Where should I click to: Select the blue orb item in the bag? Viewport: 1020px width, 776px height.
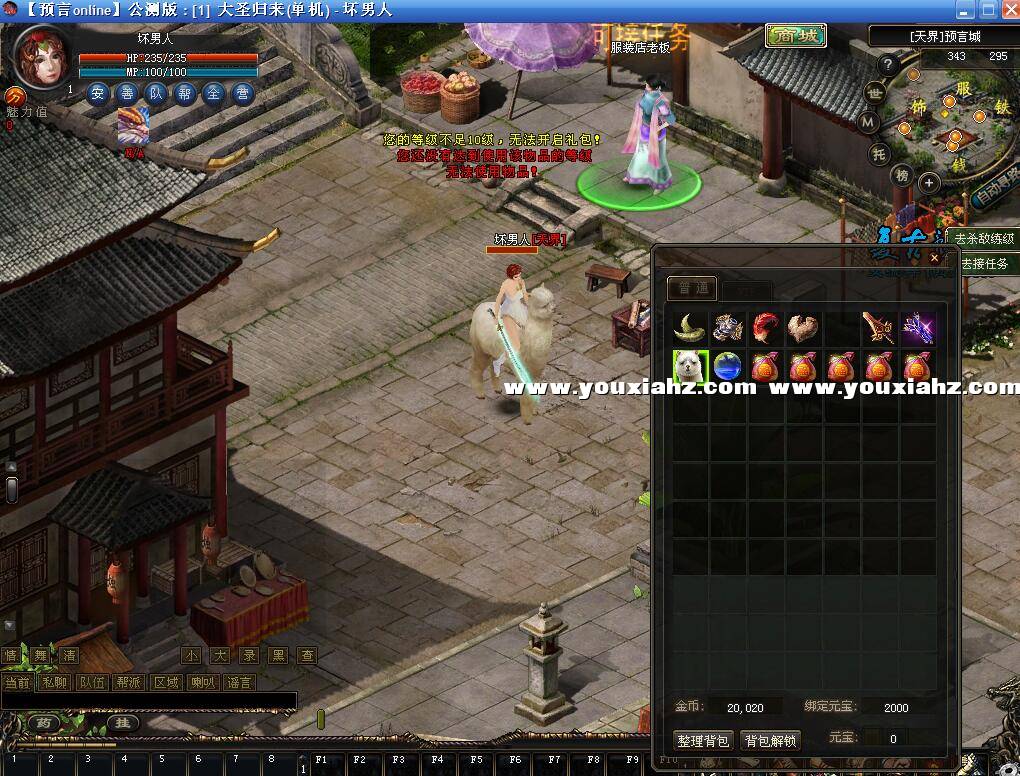728,366
